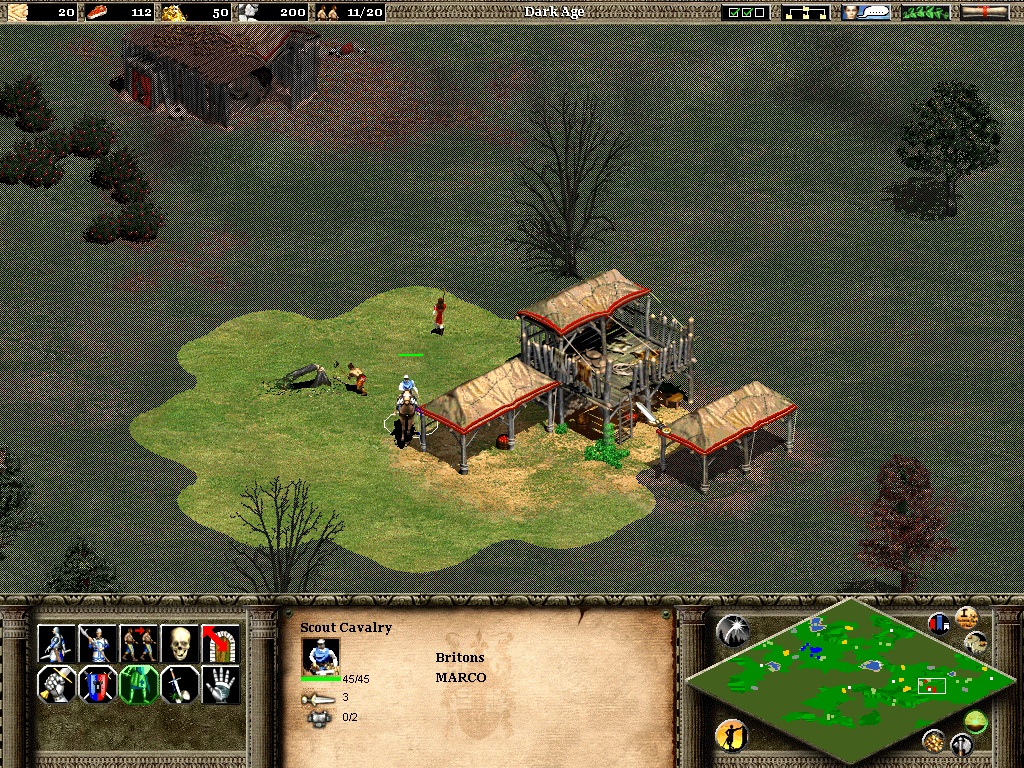Select the guard command with spearman icon
This screenshot has height=768, width=1024.
[x=97, y=644]
